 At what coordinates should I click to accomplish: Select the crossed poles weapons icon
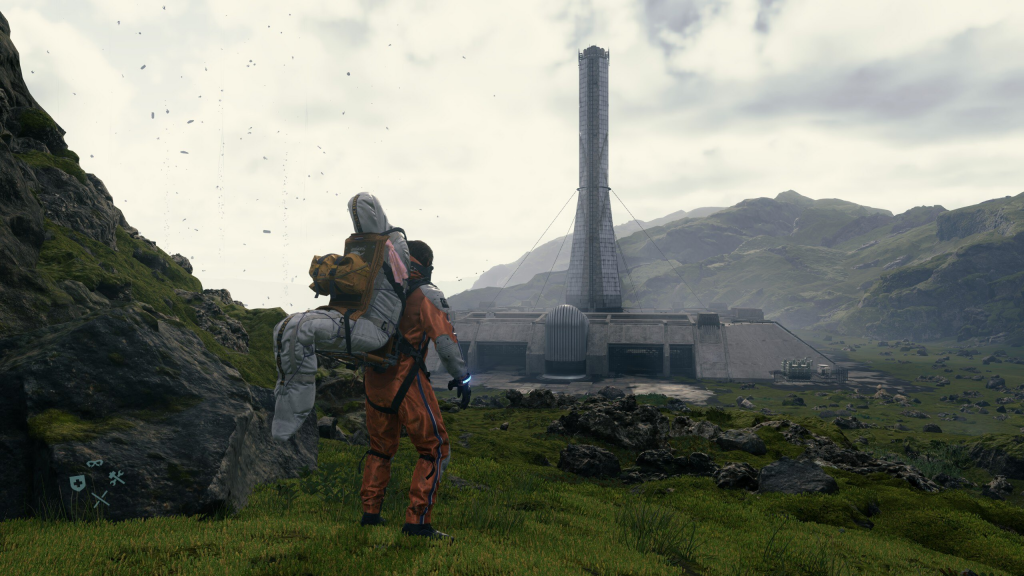click(100, 498)
